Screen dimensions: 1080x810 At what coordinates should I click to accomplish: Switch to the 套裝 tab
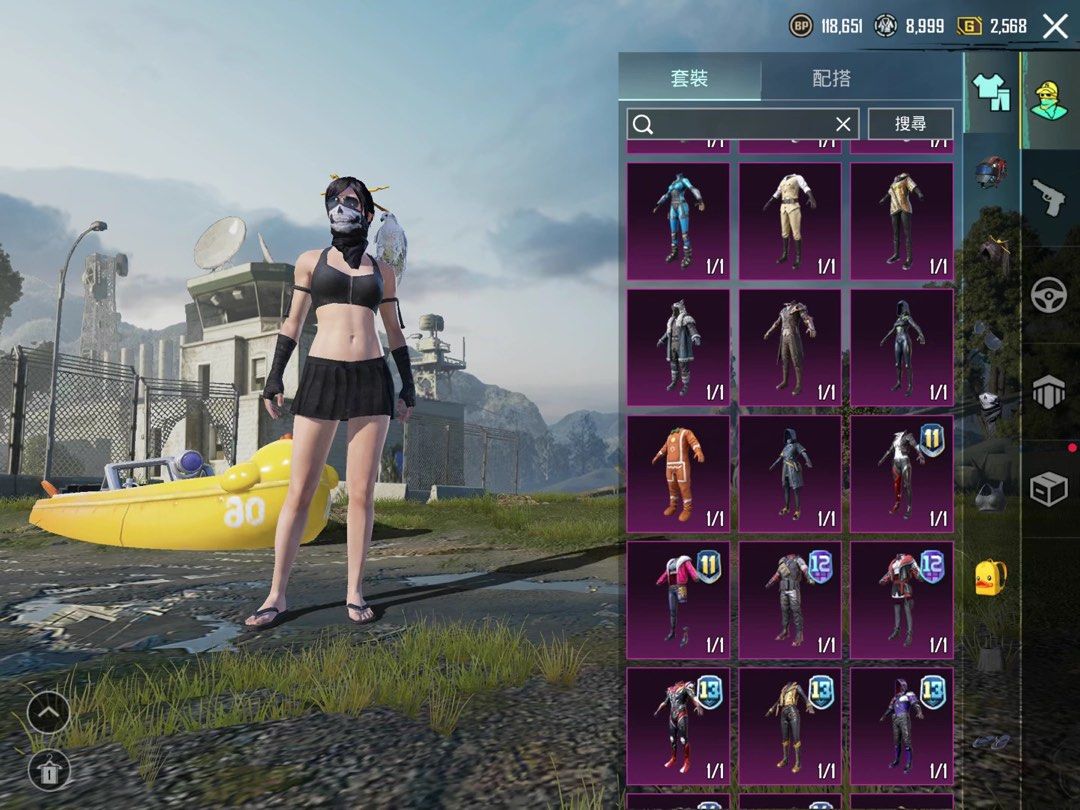tap(689, 79)
